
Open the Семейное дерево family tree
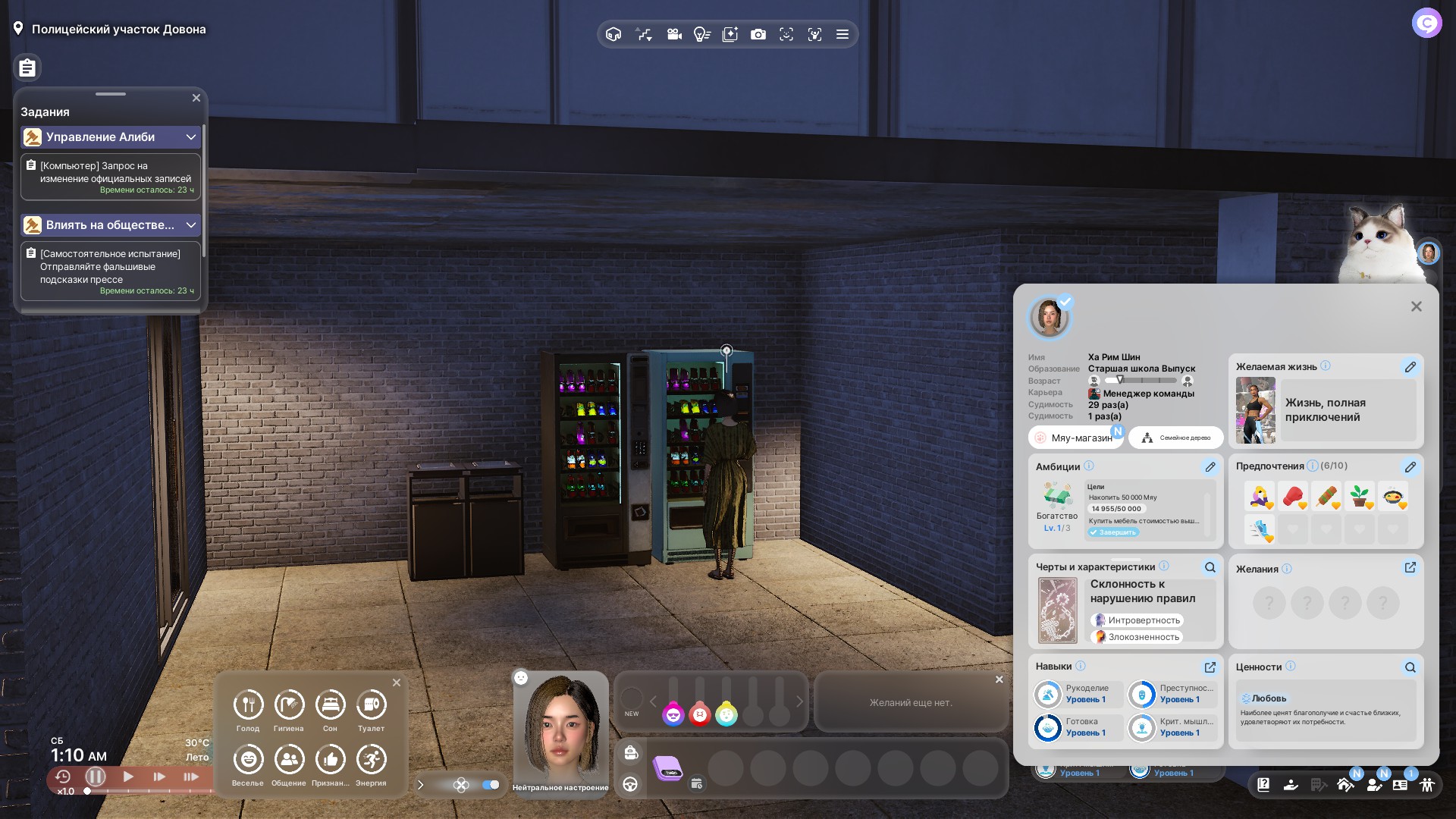pyautogui.click(x=1176, y=438)
